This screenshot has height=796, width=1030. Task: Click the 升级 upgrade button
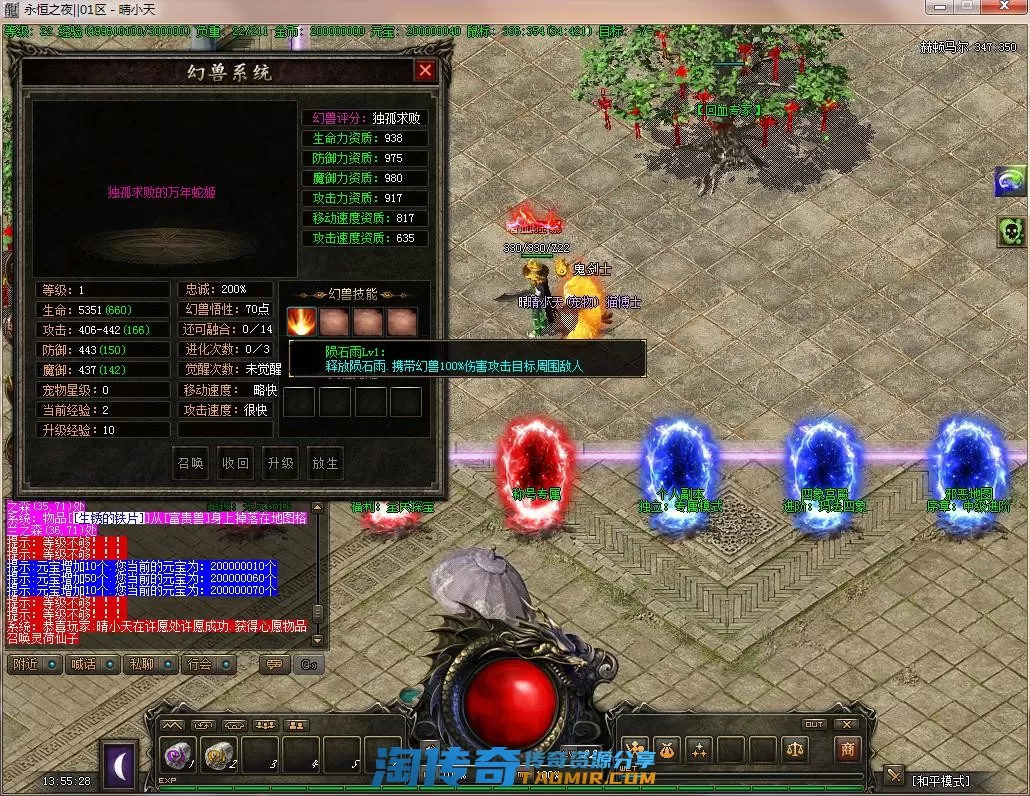click(x=281, y=463)
